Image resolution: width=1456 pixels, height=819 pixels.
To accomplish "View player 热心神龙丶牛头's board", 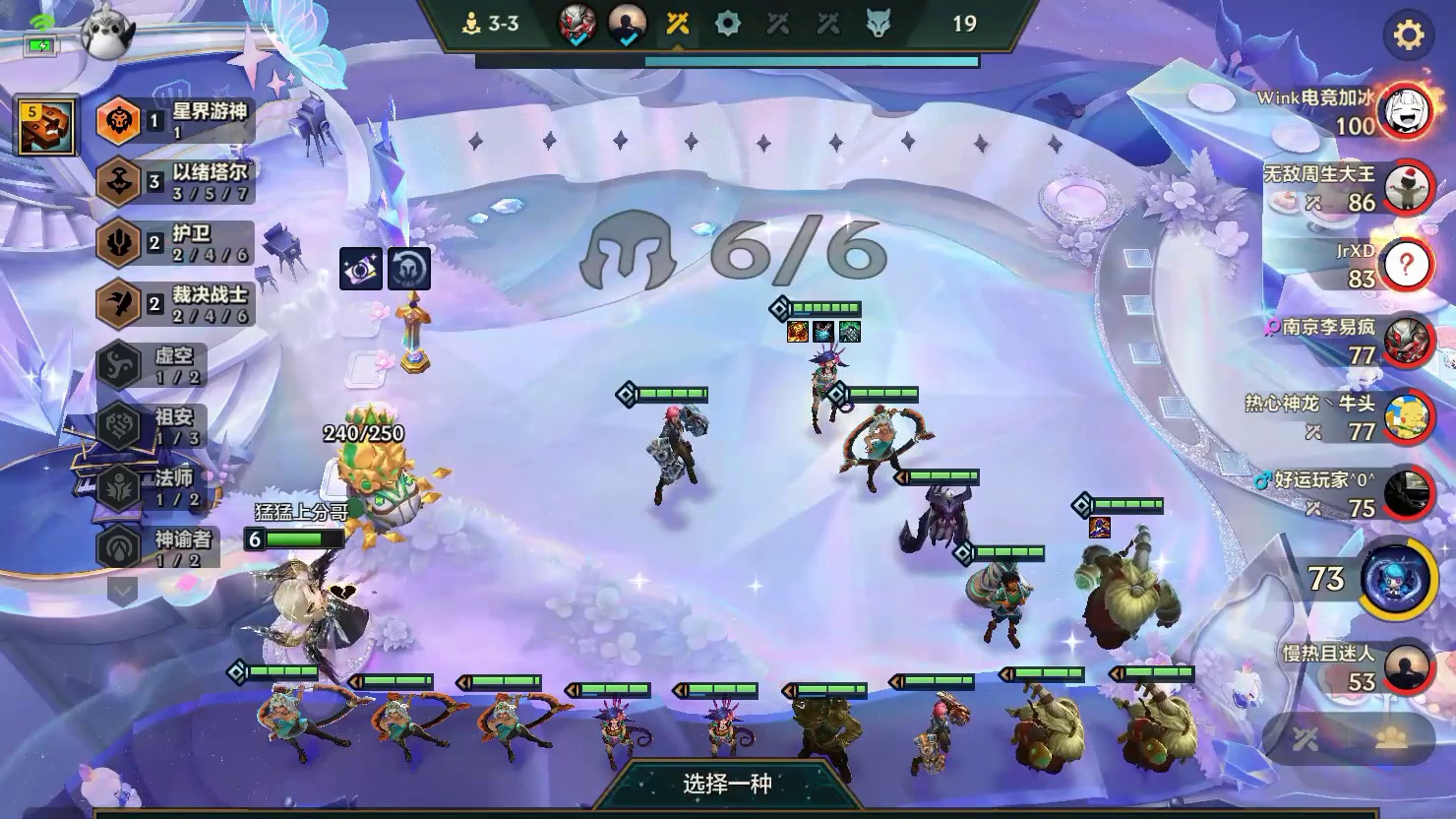I will tap(1405, 418).
